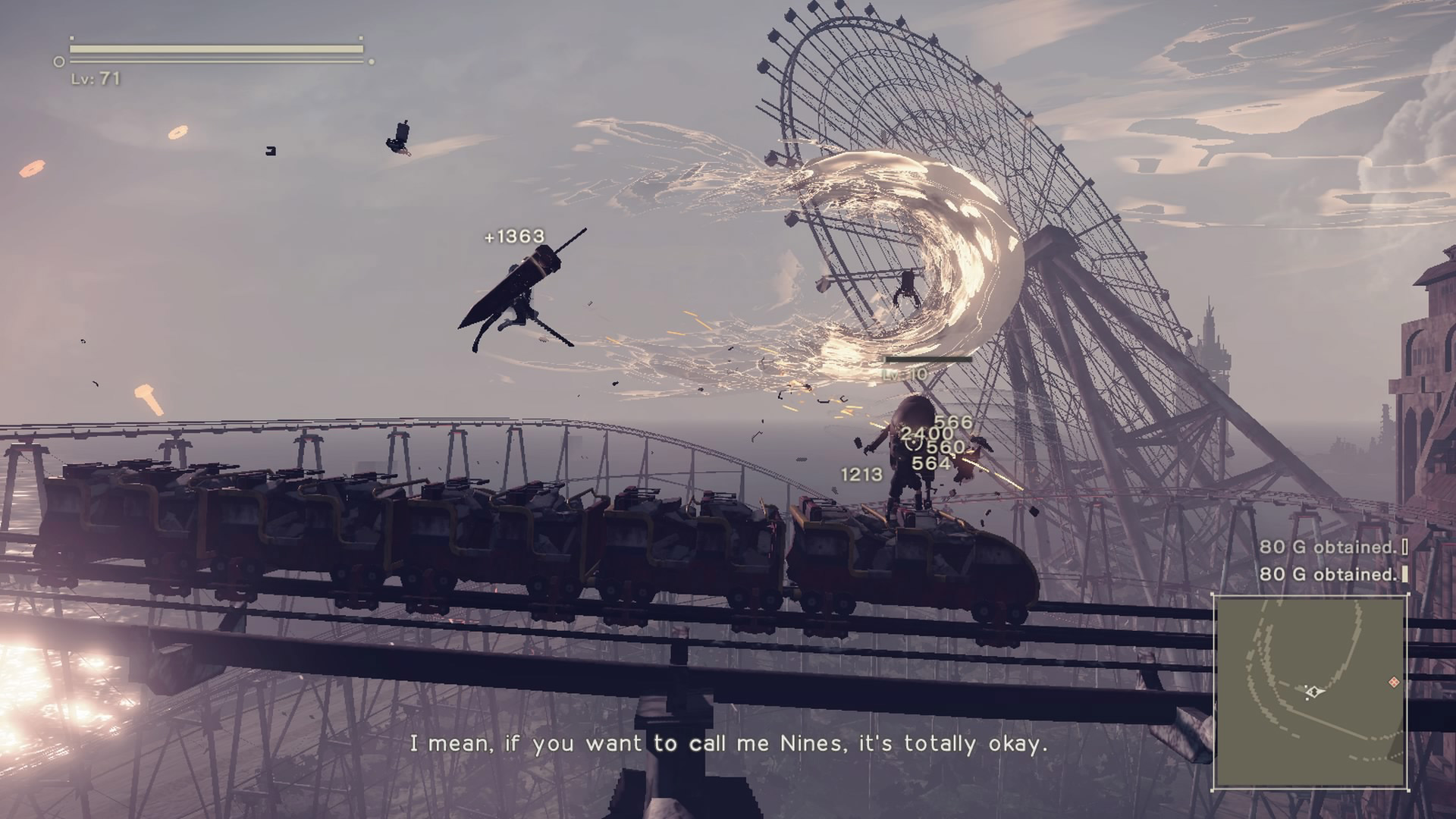Screen dimensions: 1456x819
Task: Click the '2400' damage number near the enemy
Action: pyautogui.click(x=925, y=435)
